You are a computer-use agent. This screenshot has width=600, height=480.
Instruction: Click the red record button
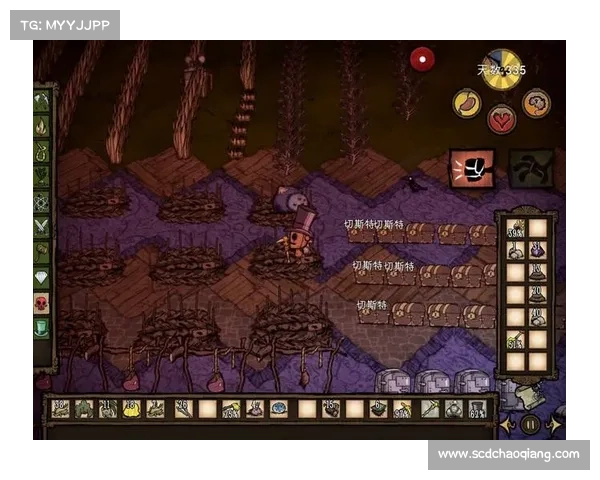point(423,59)
